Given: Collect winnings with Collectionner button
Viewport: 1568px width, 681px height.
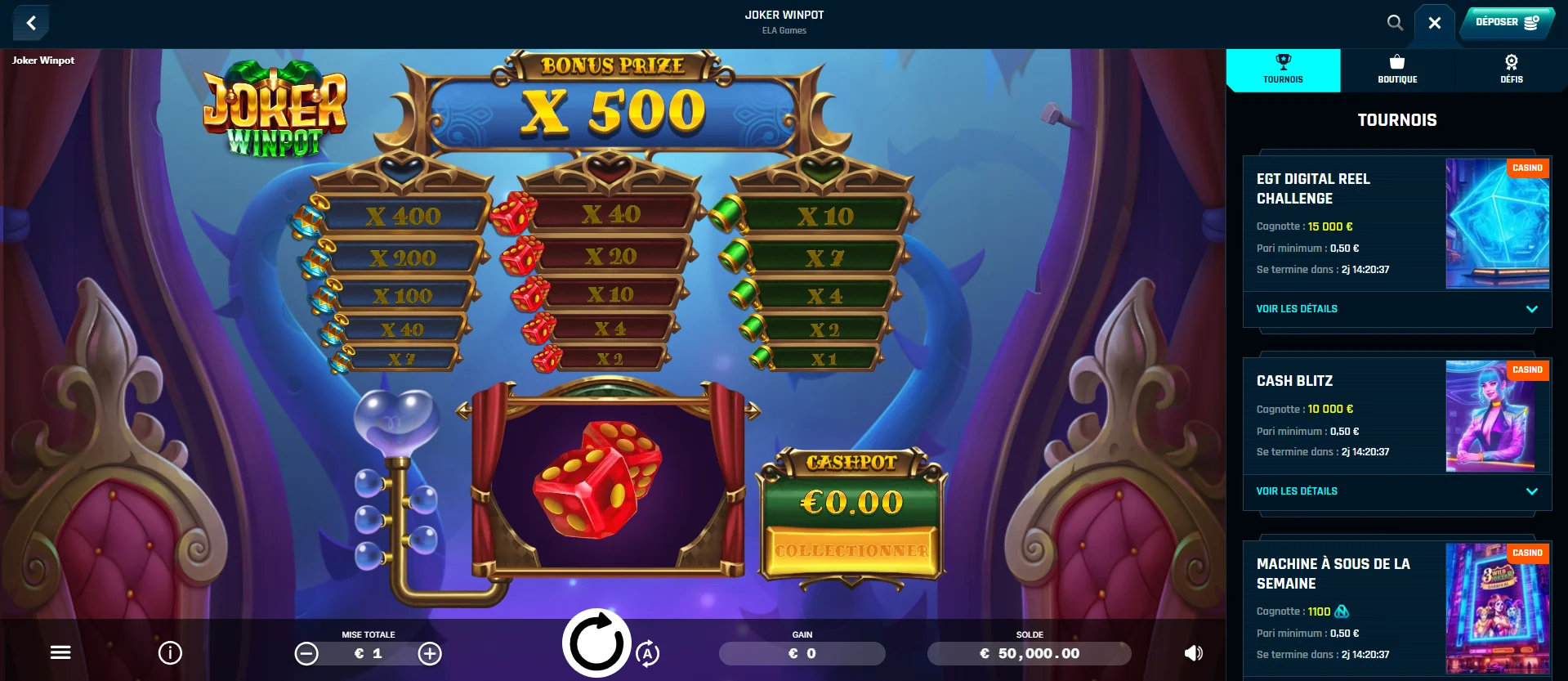Looking at the screenshot, I should 851,551.
